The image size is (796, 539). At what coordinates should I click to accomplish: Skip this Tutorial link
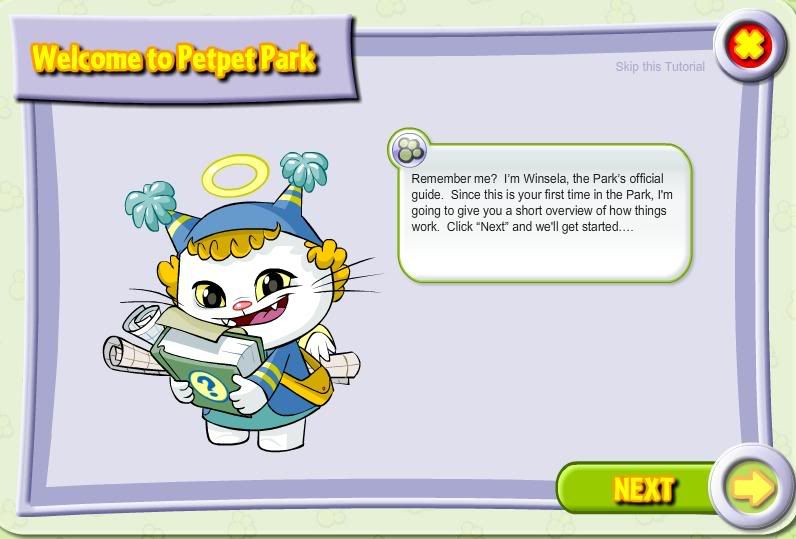point(660,67)
